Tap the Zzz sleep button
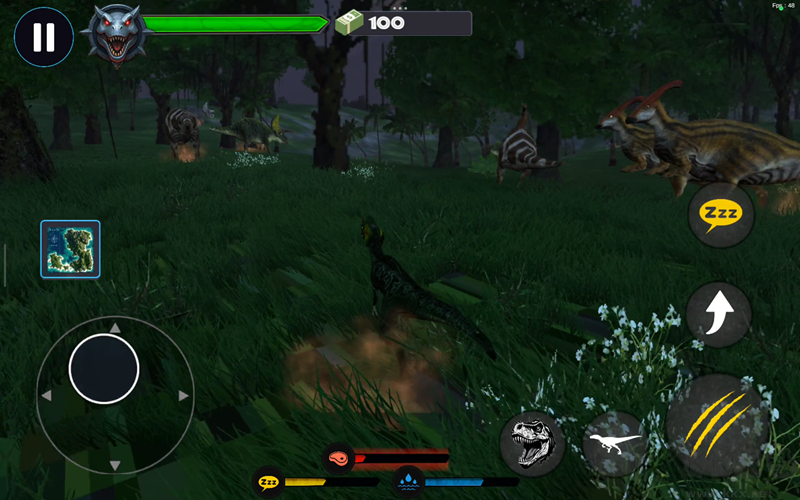Viewport: 800px width, 500px height. click(x=720, y=214)
